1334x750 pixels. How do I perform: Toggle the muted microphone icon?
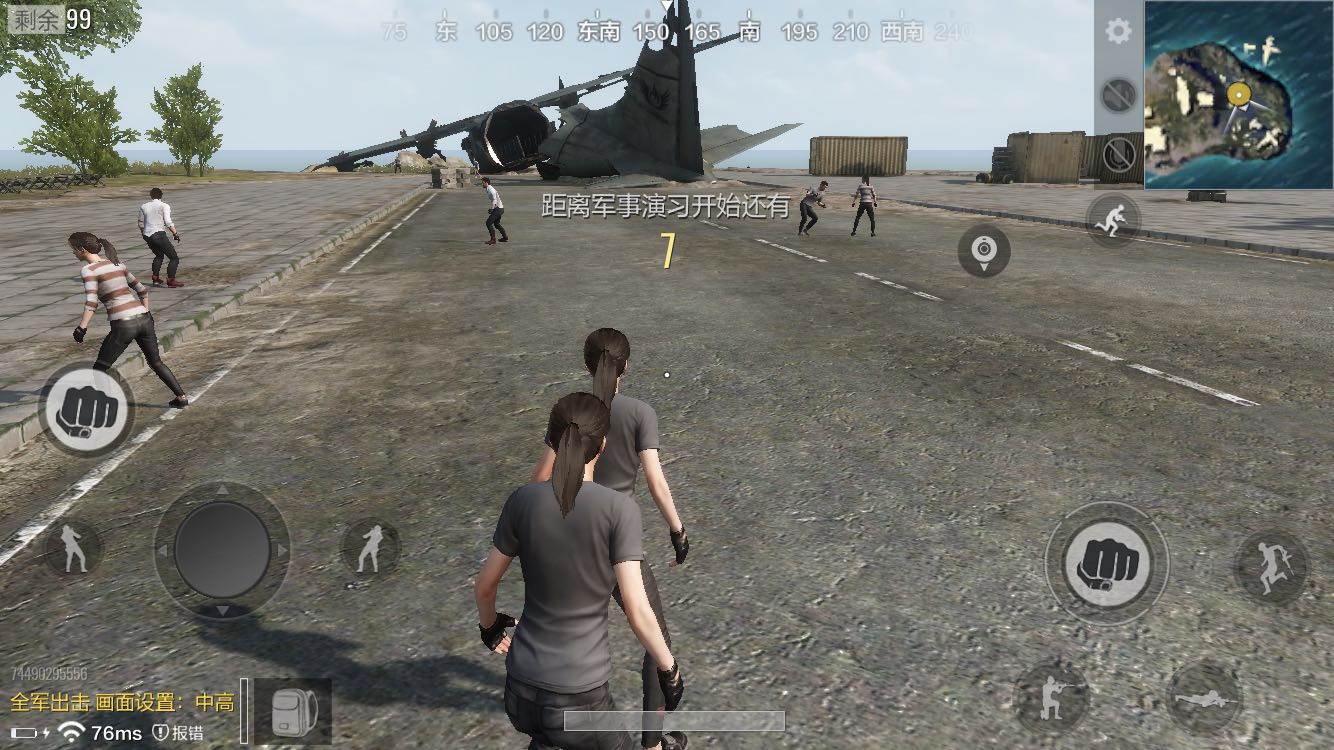[1119, 155]
